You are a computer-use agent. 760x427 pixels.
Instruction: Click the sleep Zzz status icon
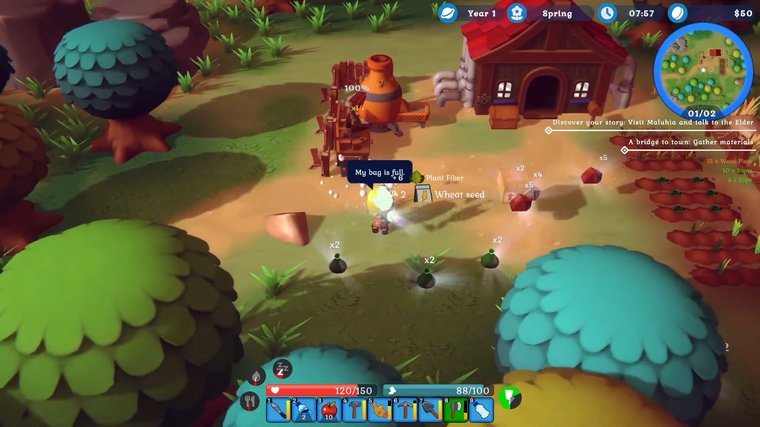click(x=283, y=368)
